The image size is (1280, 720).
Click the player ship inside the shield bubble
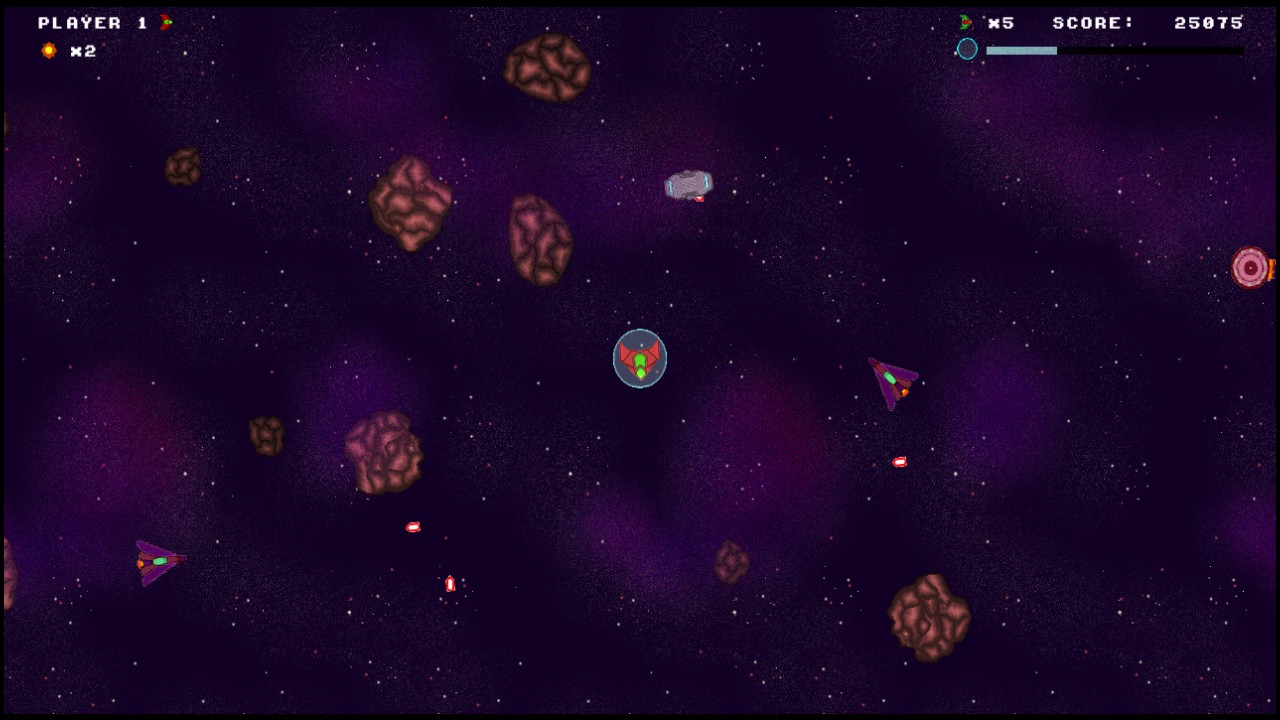point(639,360)
